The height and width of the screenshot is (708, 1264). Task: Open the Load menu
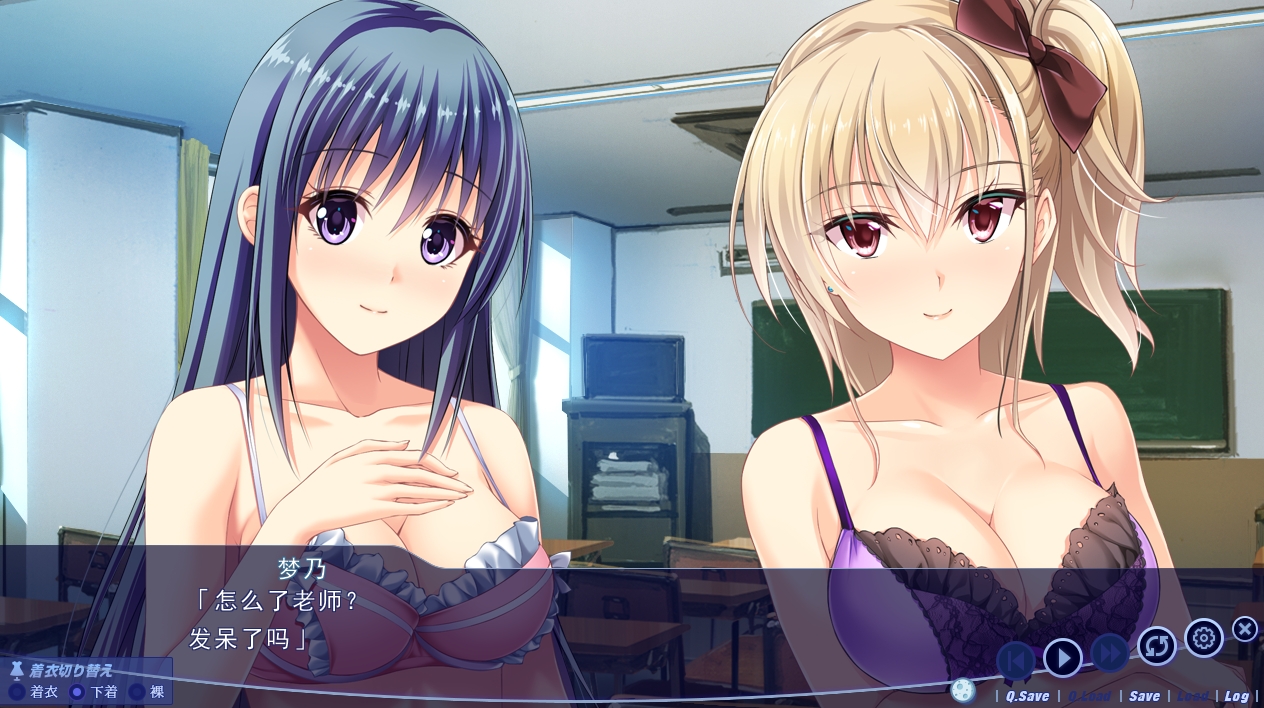pos(1192,696)
